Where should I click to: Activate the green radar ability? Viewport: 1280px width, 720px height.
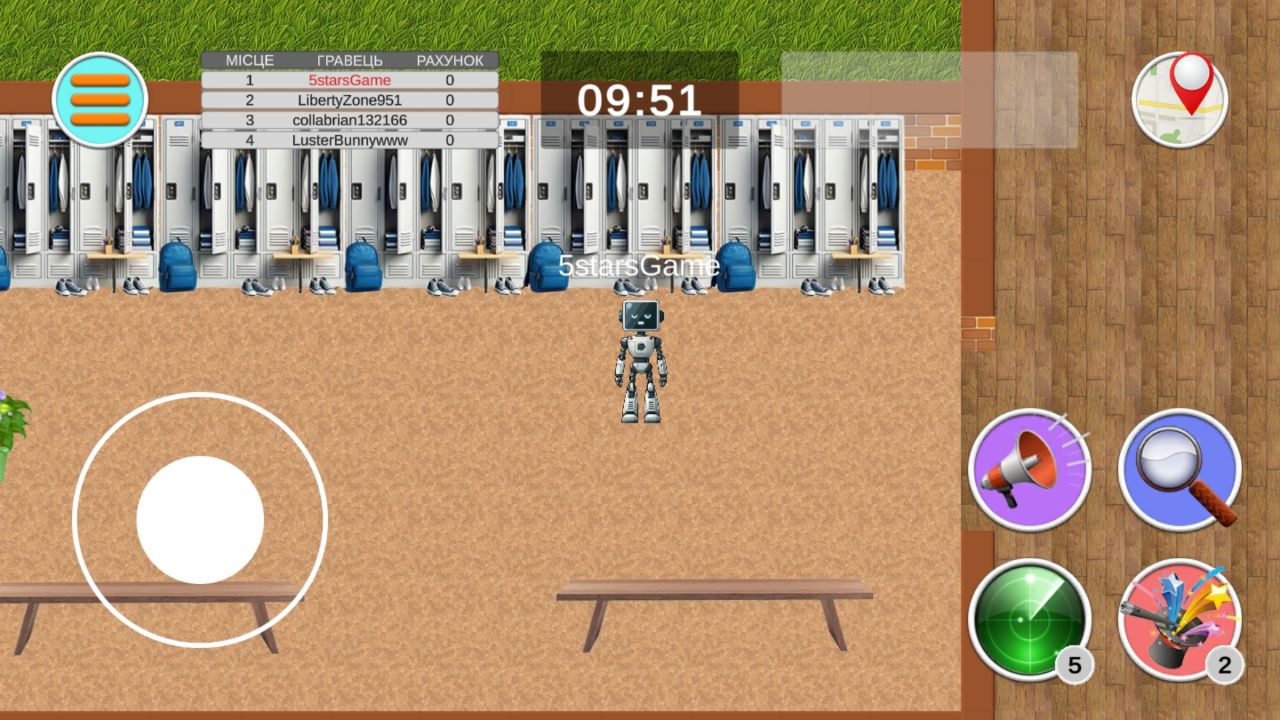point(1029,620)
